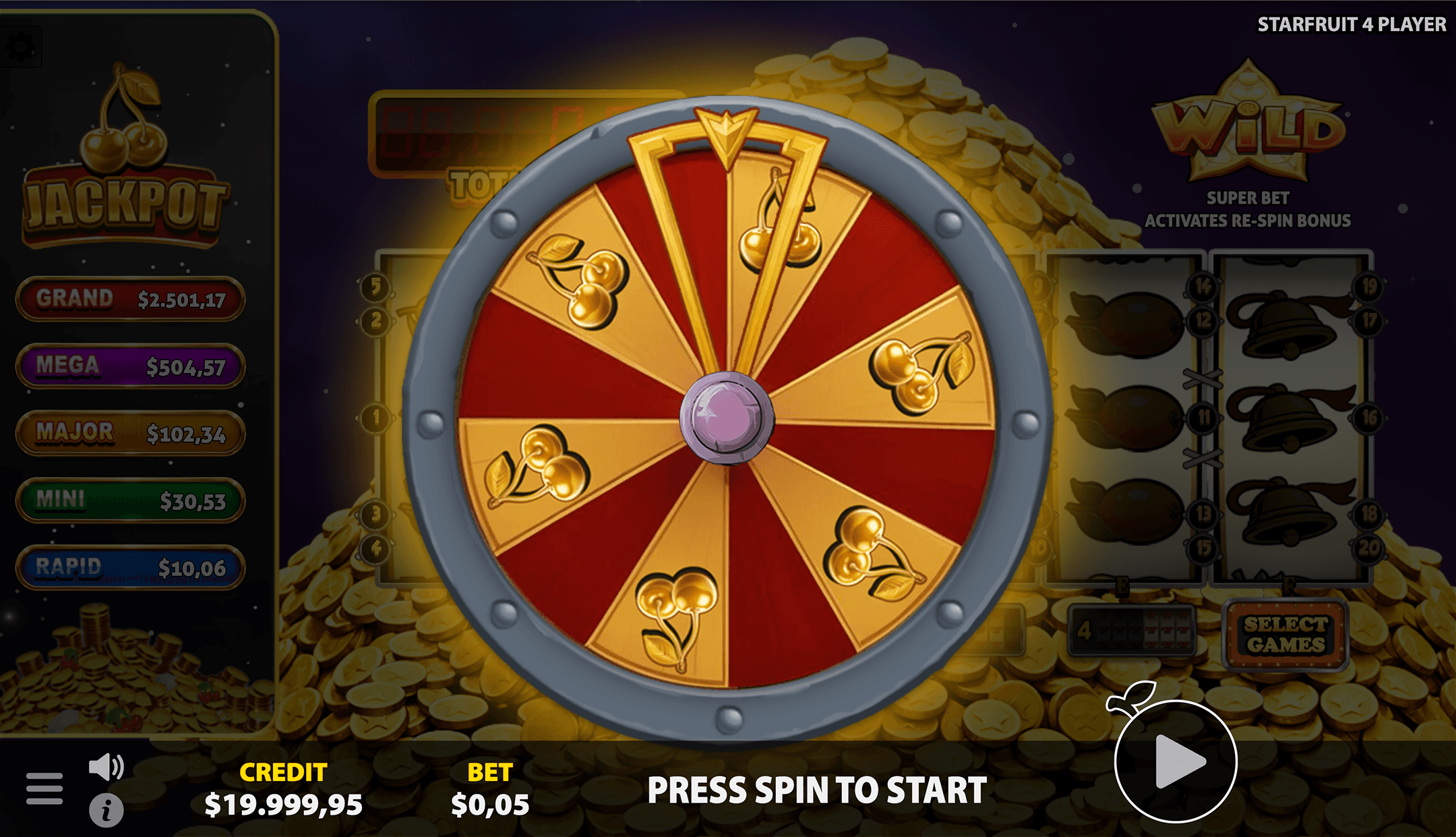Image resolution: width=1456 pixels, height=837 pixels.
Task: Click the golden cherries Jackpot icon
Action: [125, 118]
